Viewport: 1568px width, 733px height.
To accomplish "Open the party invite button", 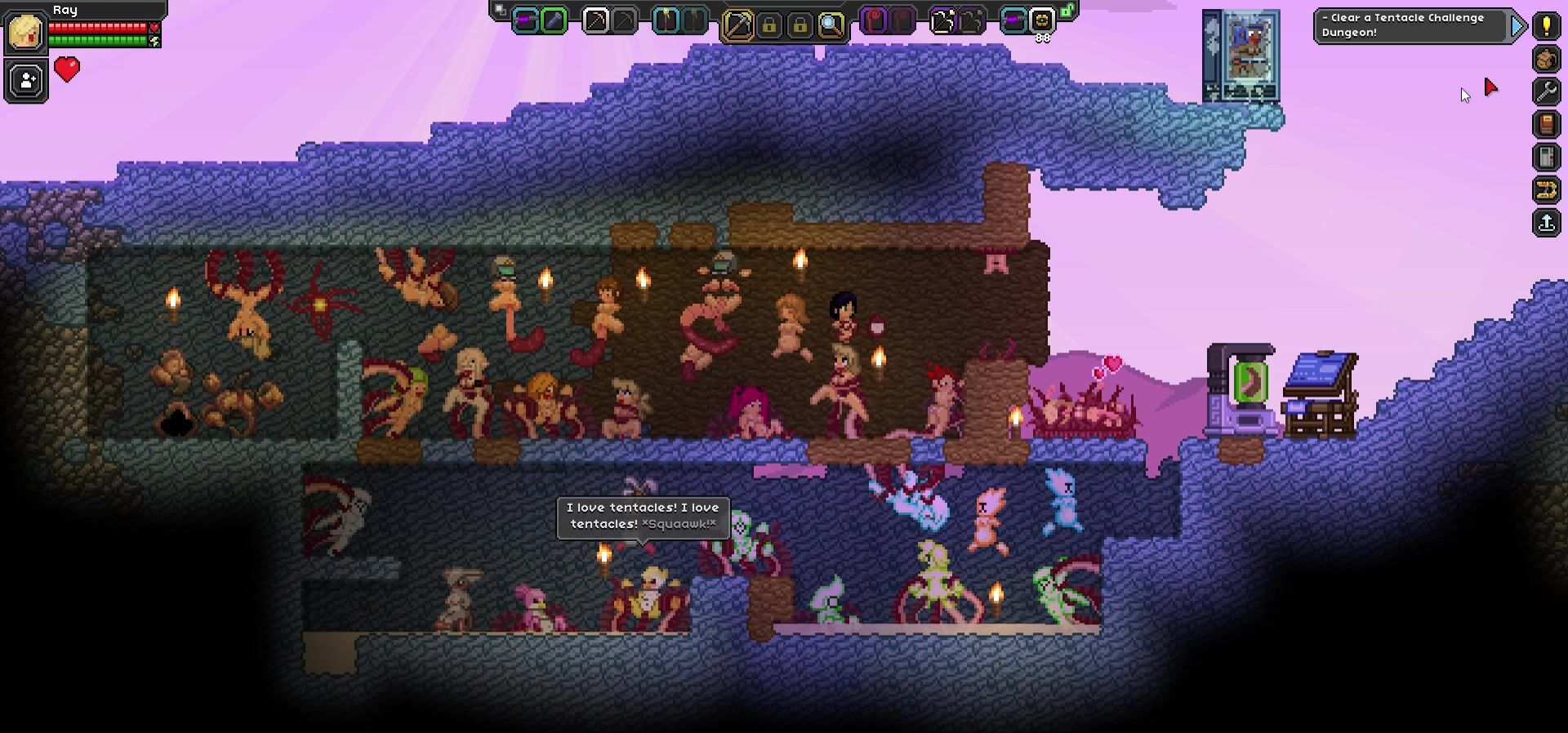I will coord(26,81).
